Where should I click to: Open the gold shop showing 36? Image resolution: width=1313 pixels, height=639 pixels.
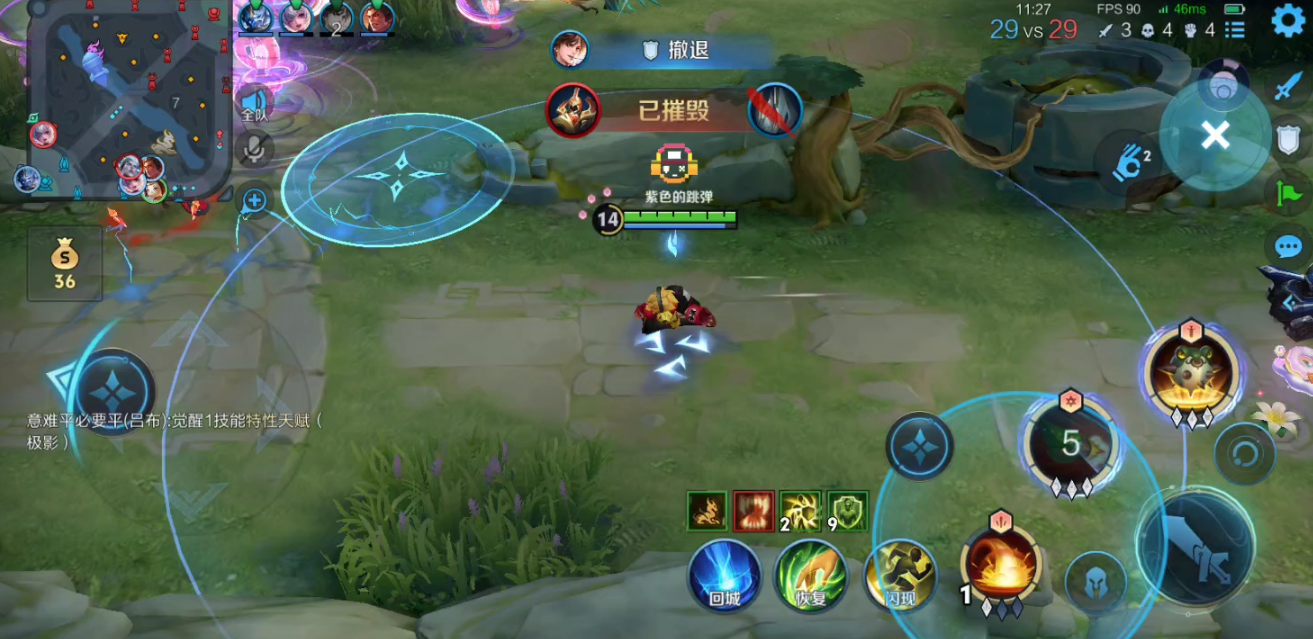[65, 264]
